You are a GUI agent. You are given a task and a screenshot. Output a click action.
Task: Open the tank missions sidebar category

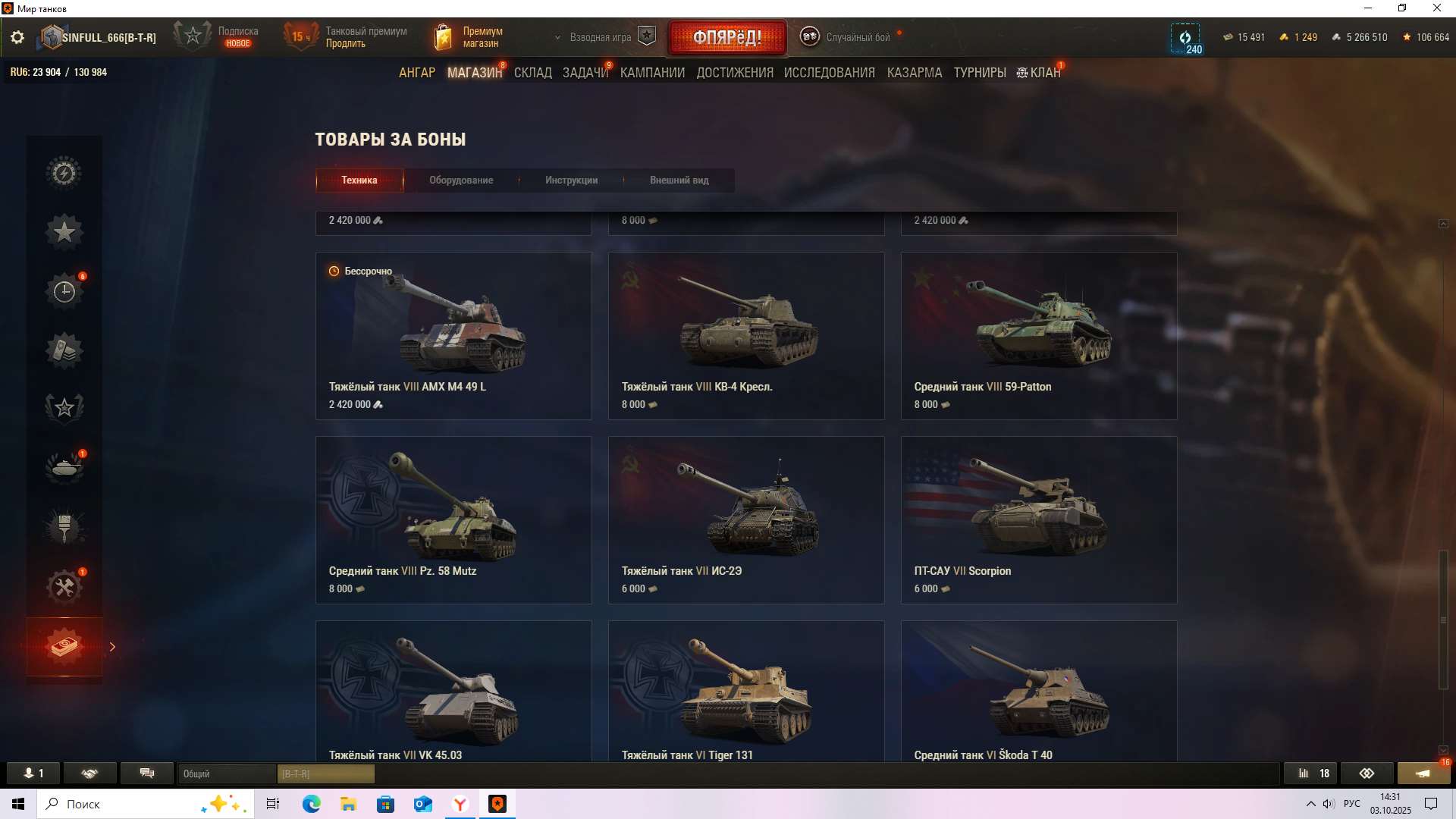64,467
